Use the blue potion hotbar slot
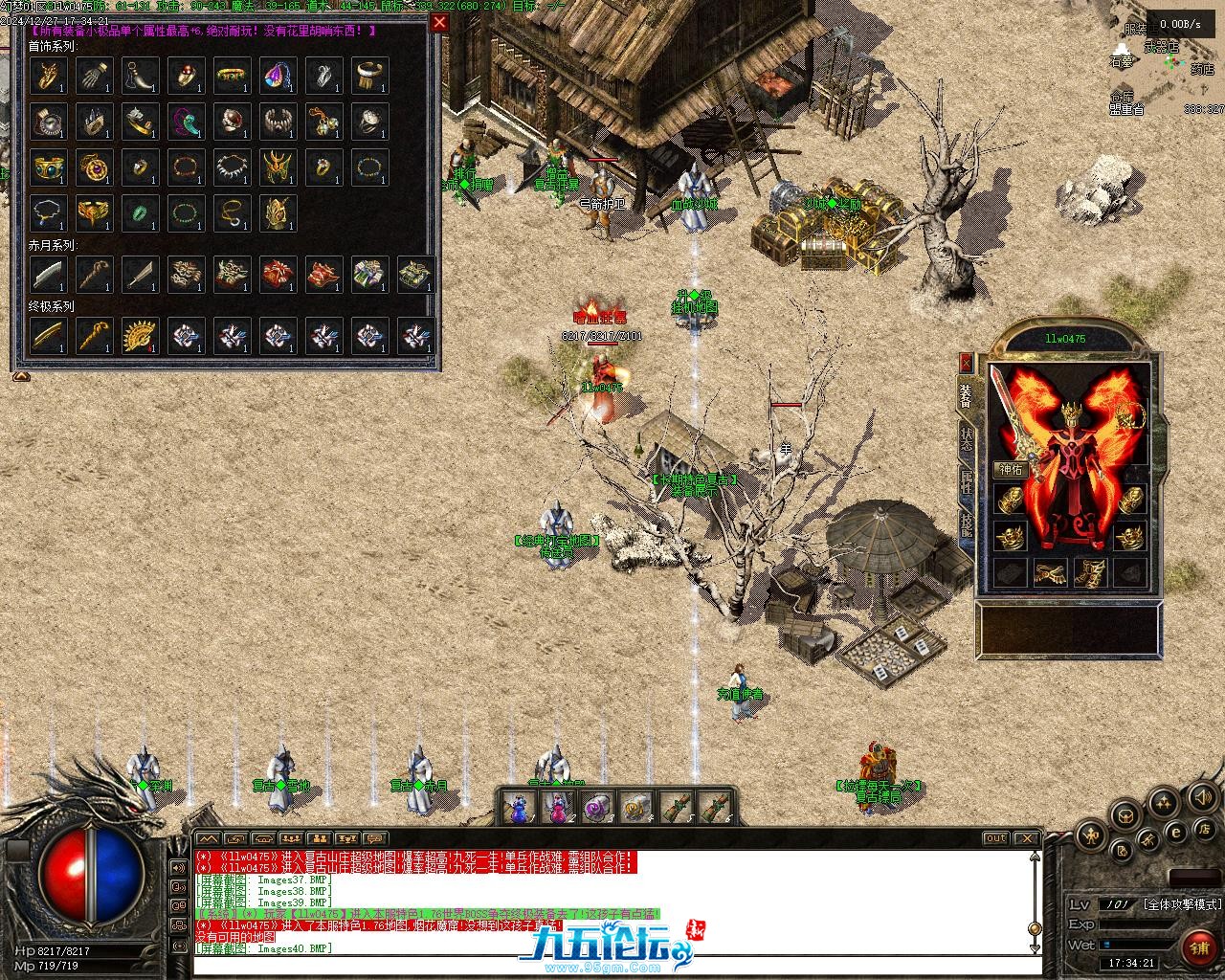1225x980 pixels. (518, 808)
